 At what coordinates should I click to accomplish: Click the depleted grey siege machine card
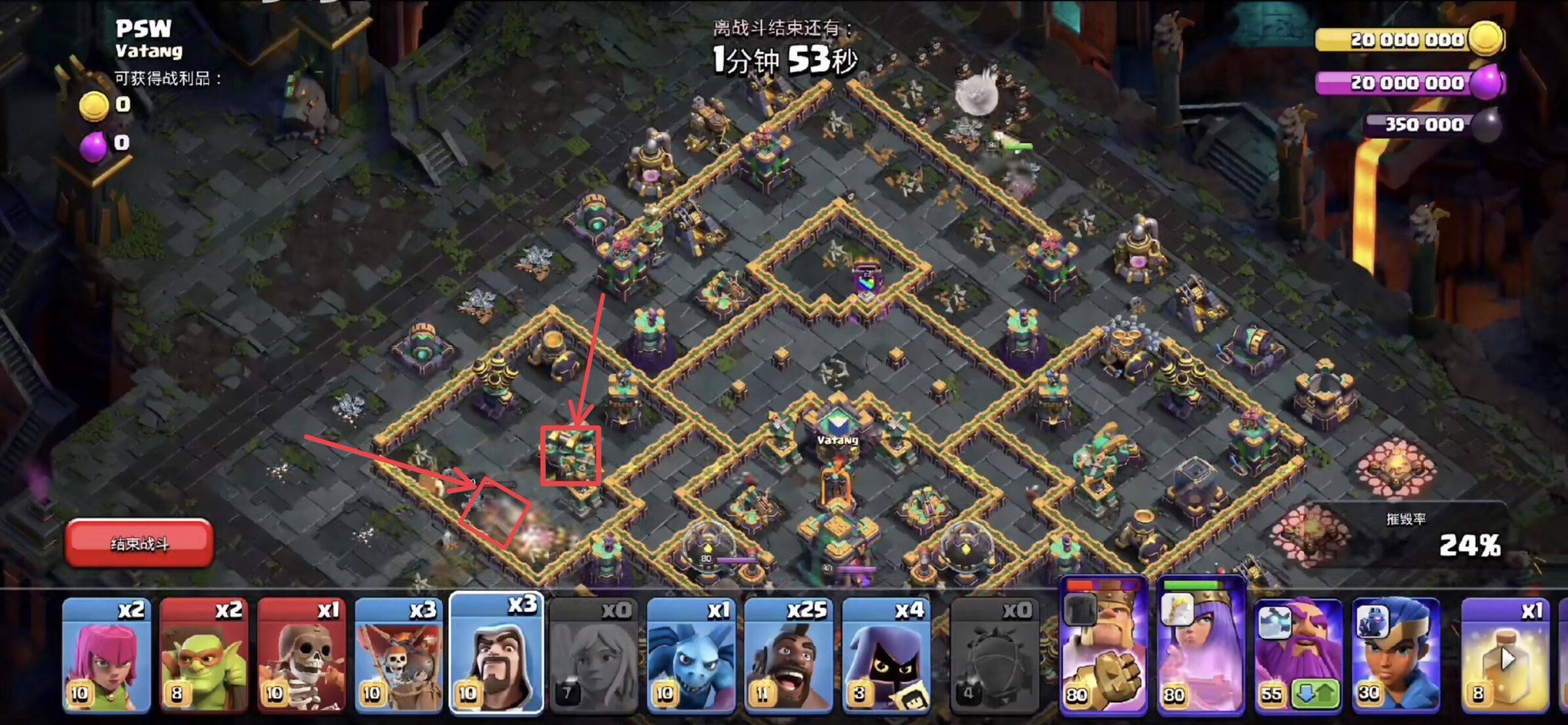click(995, 655)
